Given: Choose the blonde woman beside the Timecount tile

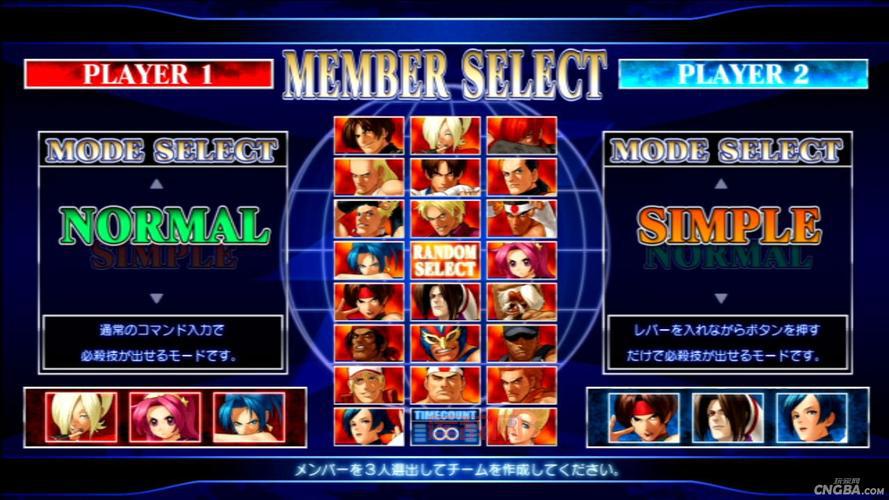Looking at the screenshot, I should [x=521, y=427].
